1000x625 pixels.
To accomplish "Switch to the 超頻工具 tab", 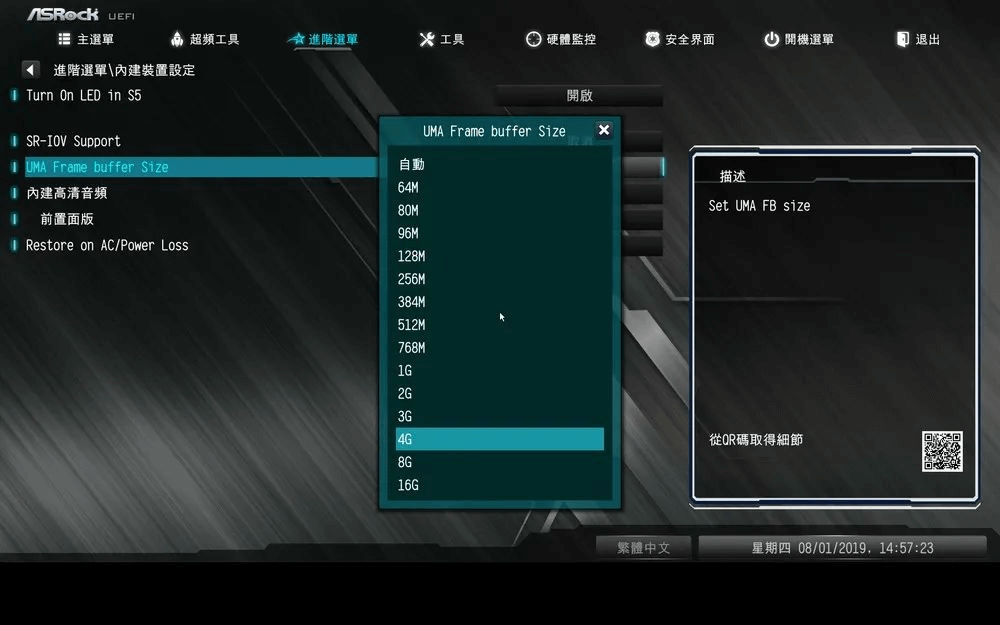I will point(204,40).
